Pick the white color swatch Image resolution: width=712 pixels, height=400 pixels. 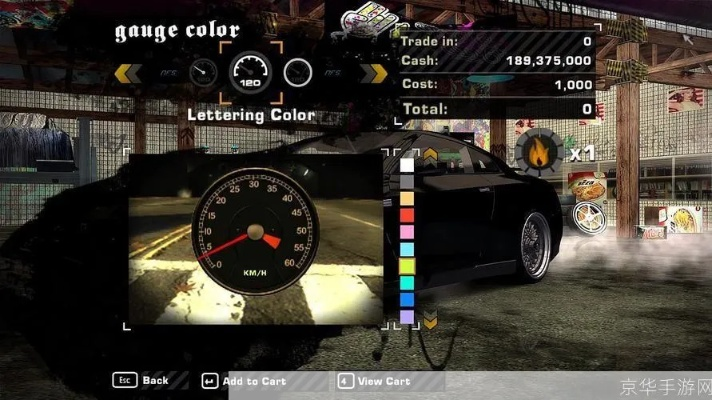pyautogui.click(x=407, y=166)
